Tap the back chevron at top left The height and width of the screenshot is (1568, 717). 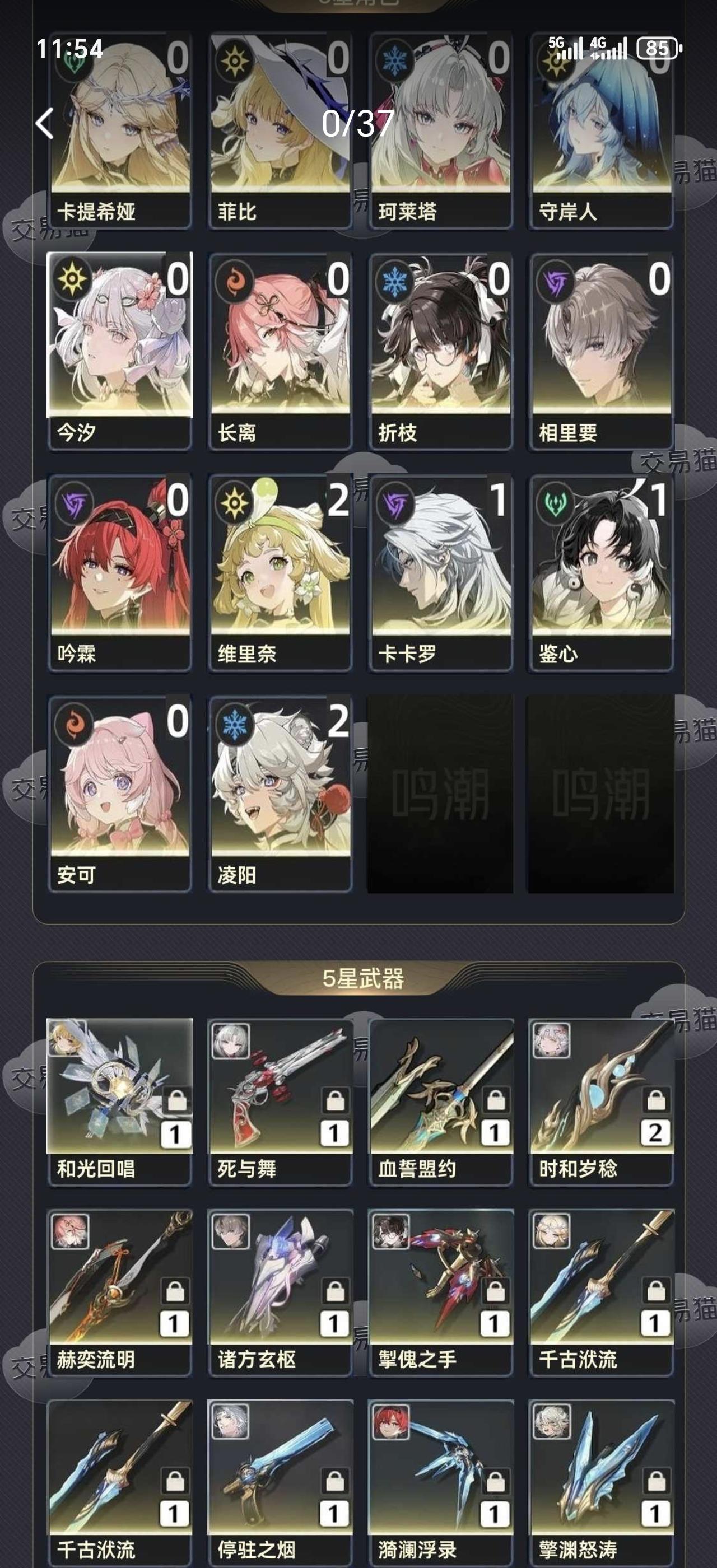44,125
